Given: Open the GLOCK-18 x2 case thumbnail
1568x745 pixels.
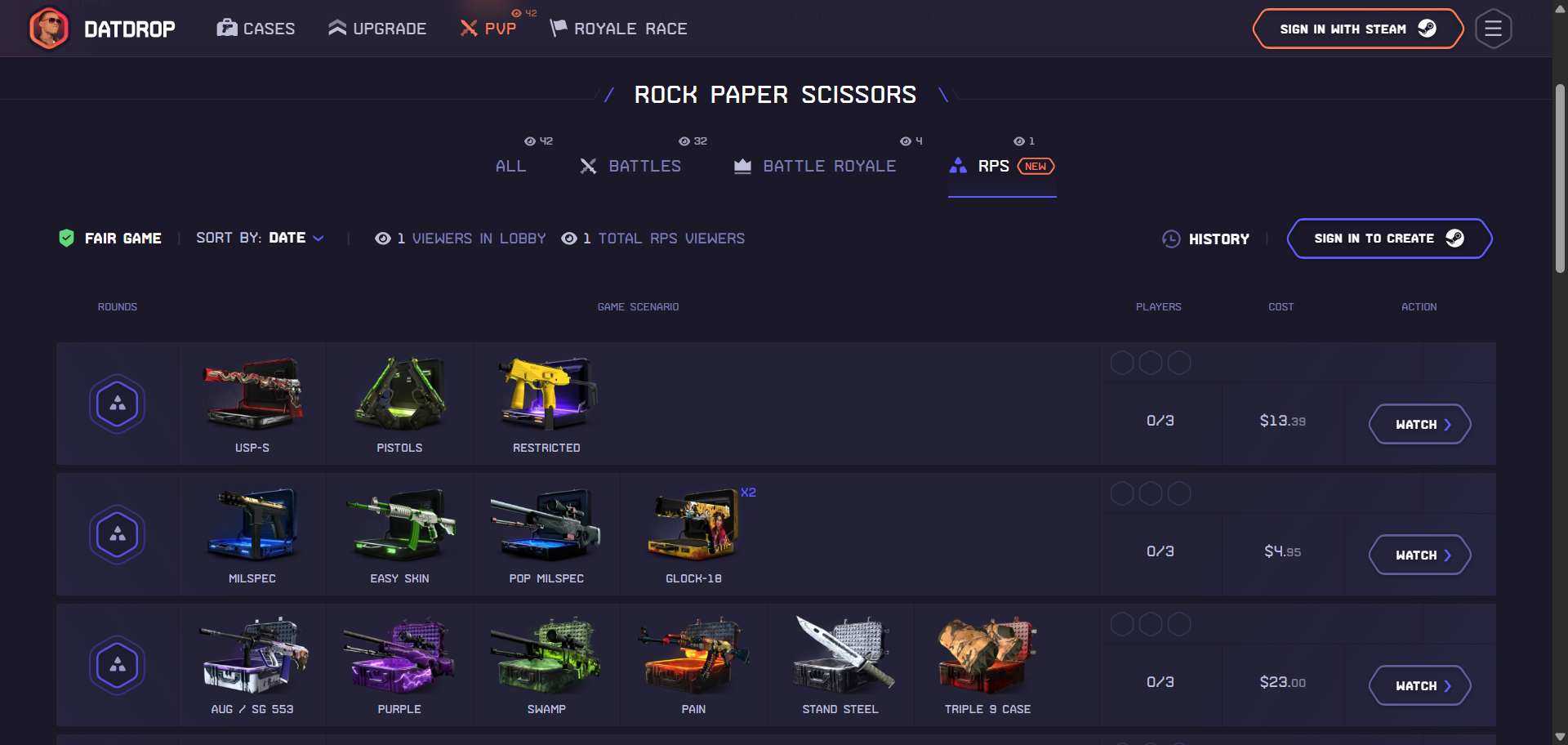Looking at the screenshot, I should 693,526.
